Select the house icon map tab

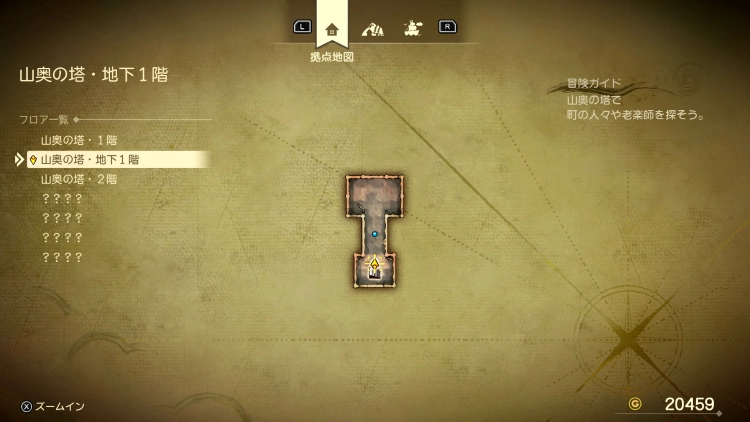(x=332, y=28)
